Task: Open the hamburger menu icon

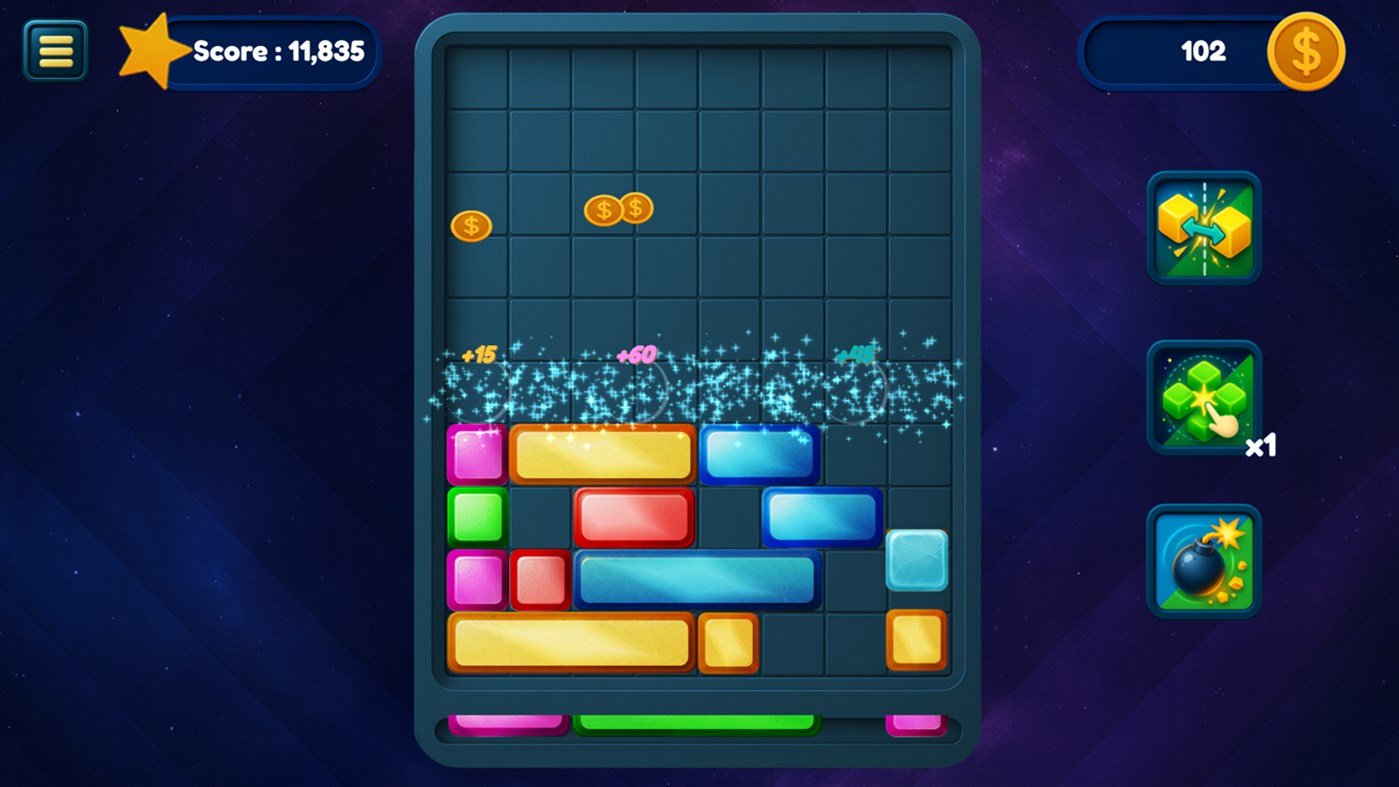Action: [x=55, y=49]
